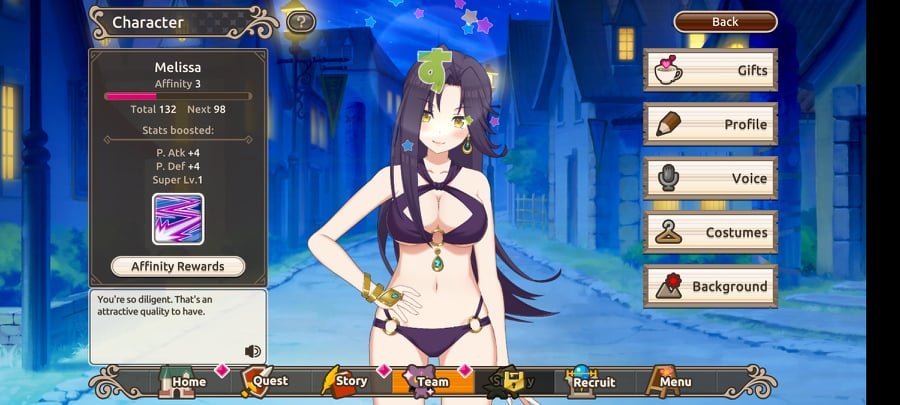900x405 pixels.
Task: Select the purple lightning skill icon
Action: click(178, 219)
